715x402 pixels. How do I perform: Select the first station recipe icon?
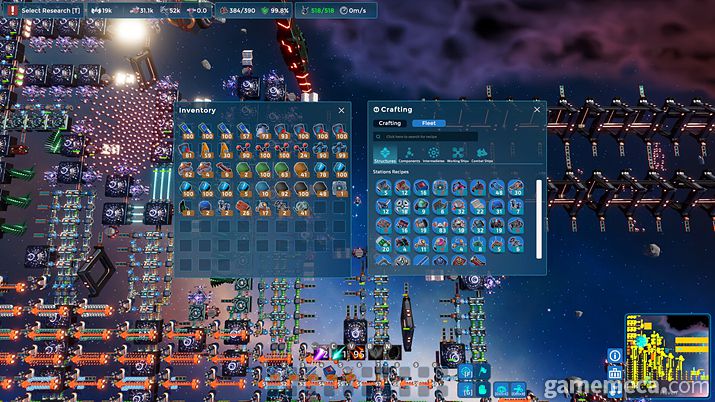385,187
